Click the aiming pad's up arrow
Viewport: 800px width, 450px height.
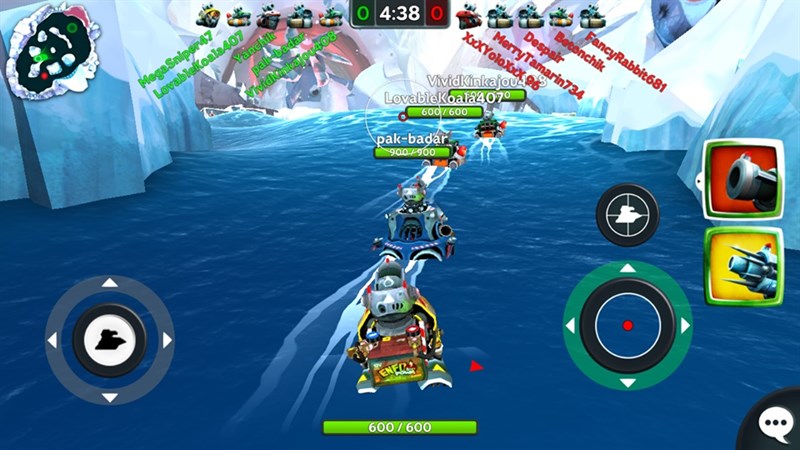(627, 268)
